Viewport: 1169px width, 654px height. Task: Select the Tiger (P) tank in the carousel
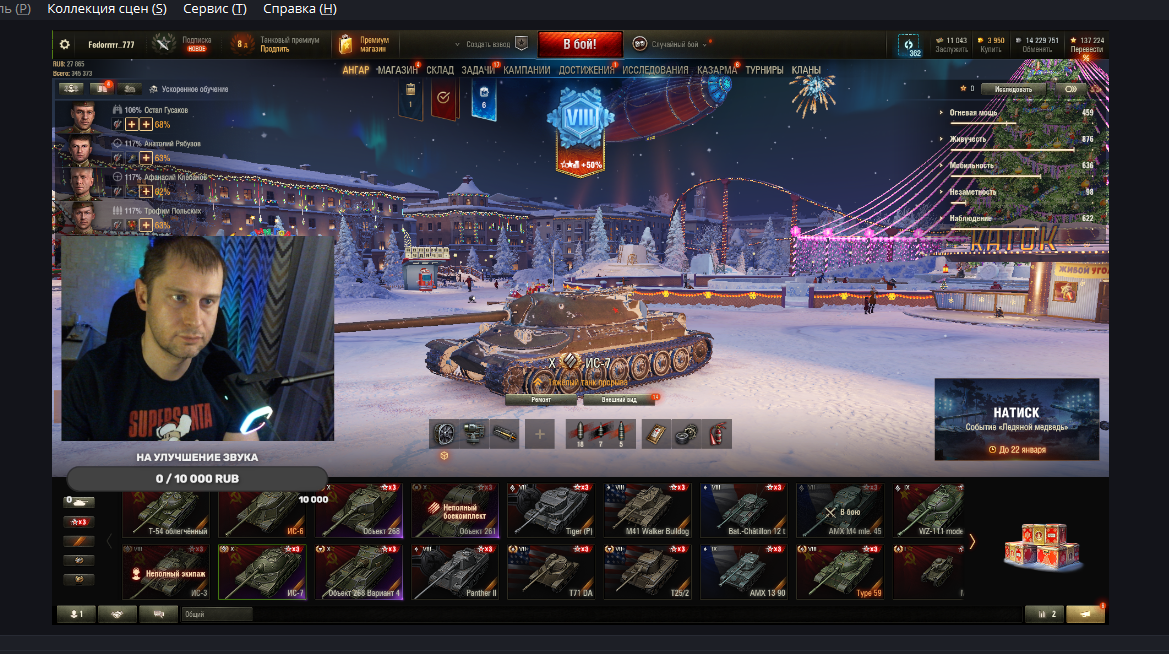551,510
